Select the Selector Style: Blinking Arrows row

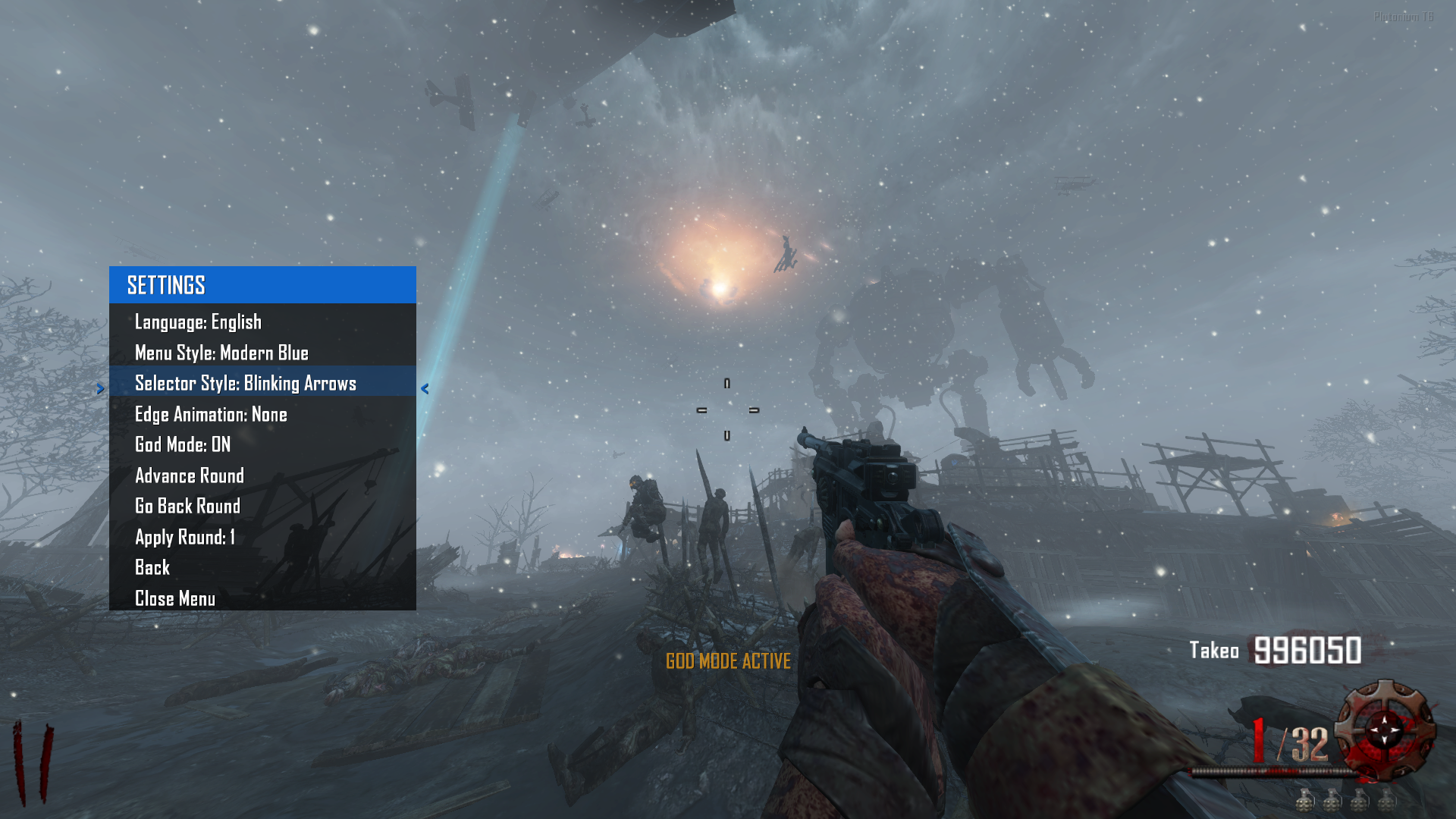pos(245,384)
